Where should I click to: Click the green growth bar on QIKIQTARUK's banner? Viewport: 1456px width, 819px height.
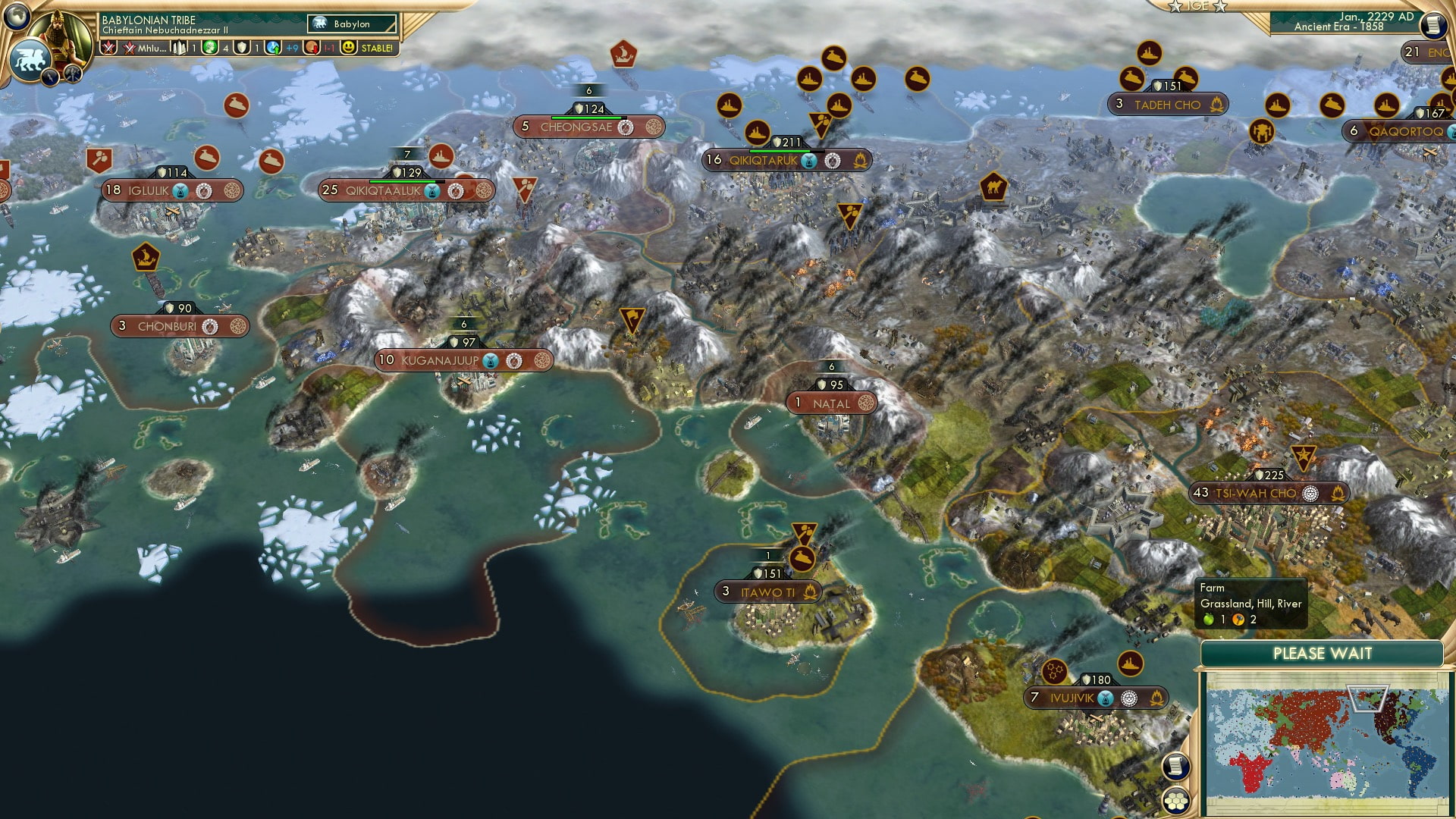[780, 151]
